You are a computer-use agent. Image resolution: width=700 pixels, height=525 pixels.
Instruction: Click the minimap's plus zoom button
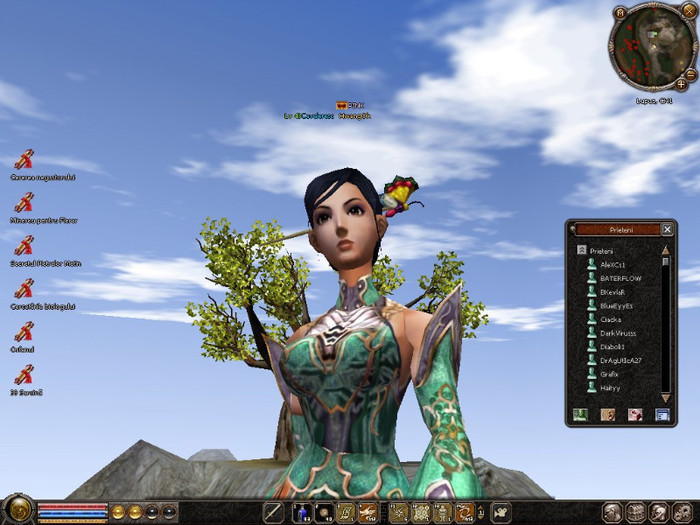coord(681,83)
